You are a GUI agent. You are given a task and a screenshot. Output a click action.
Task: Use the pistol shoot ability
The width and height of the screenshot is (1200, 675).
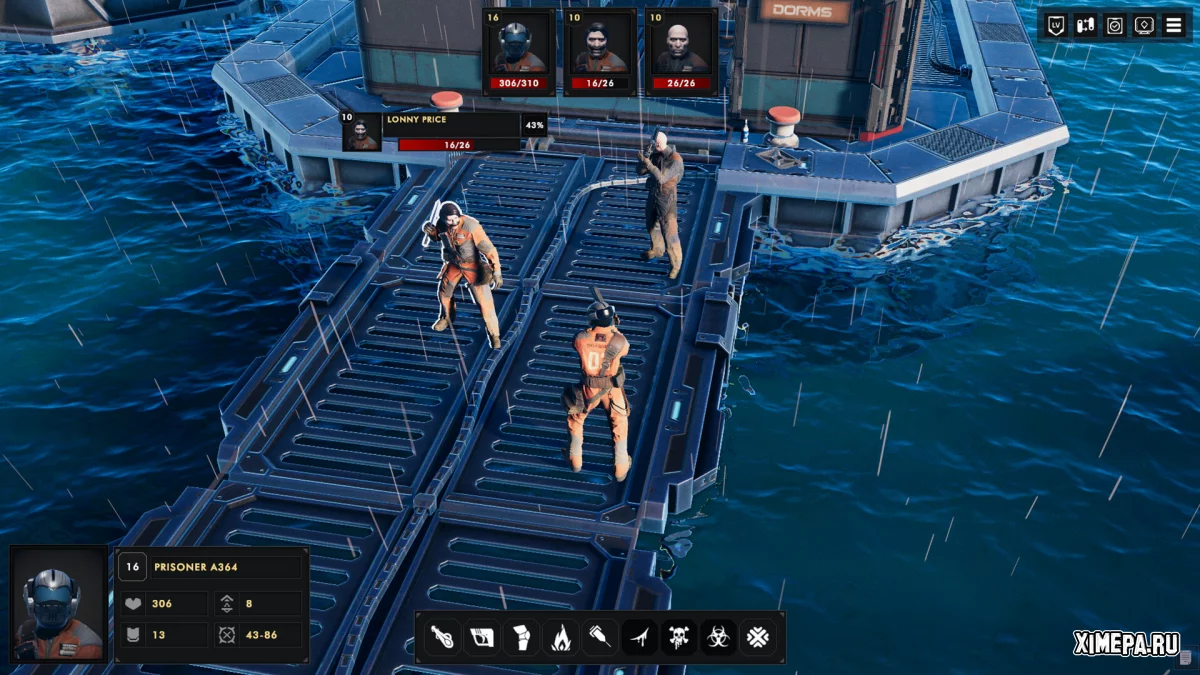coord(480,637)
